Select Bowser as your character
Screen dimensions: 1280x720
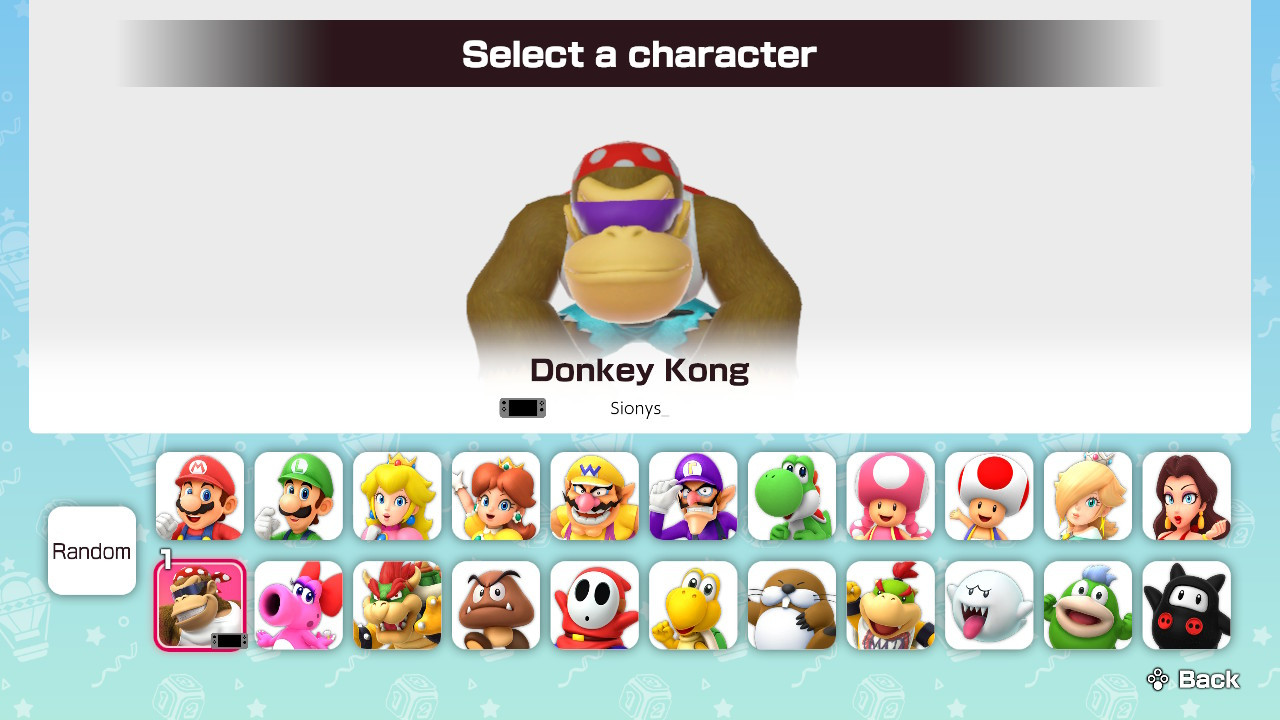(397, 605)
